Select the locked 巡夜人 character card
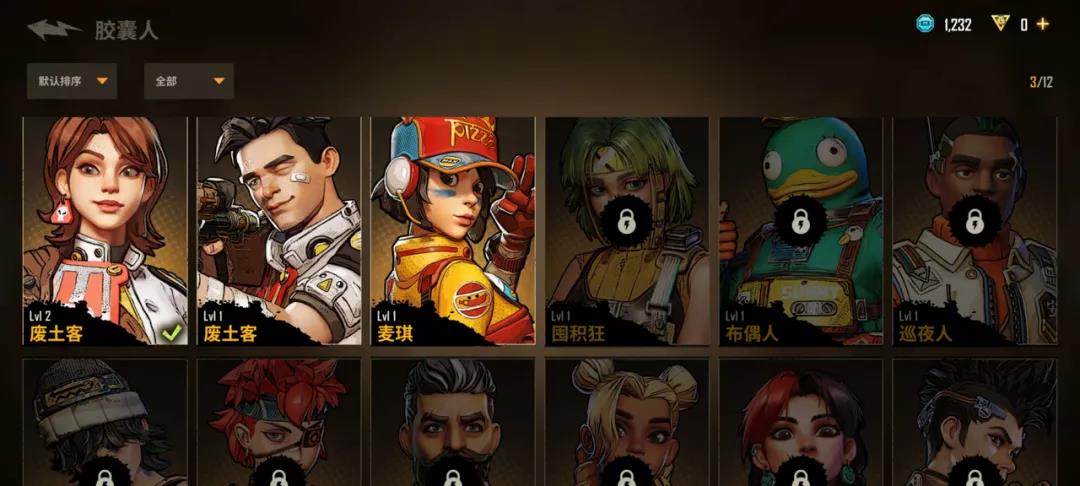 coord(975,230)
